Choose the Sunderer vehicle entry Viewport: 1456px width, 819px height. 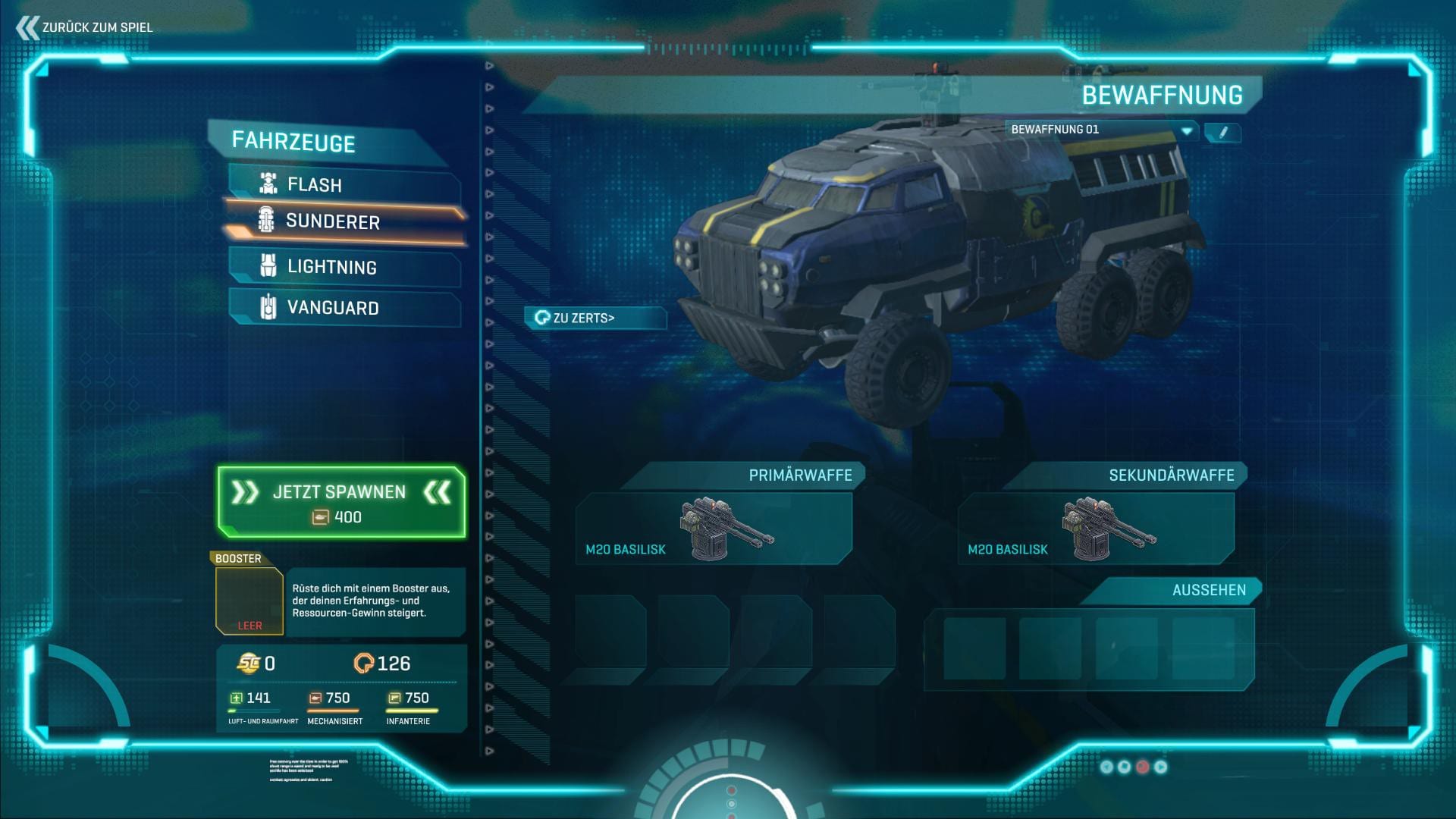(x=344, y=221)
